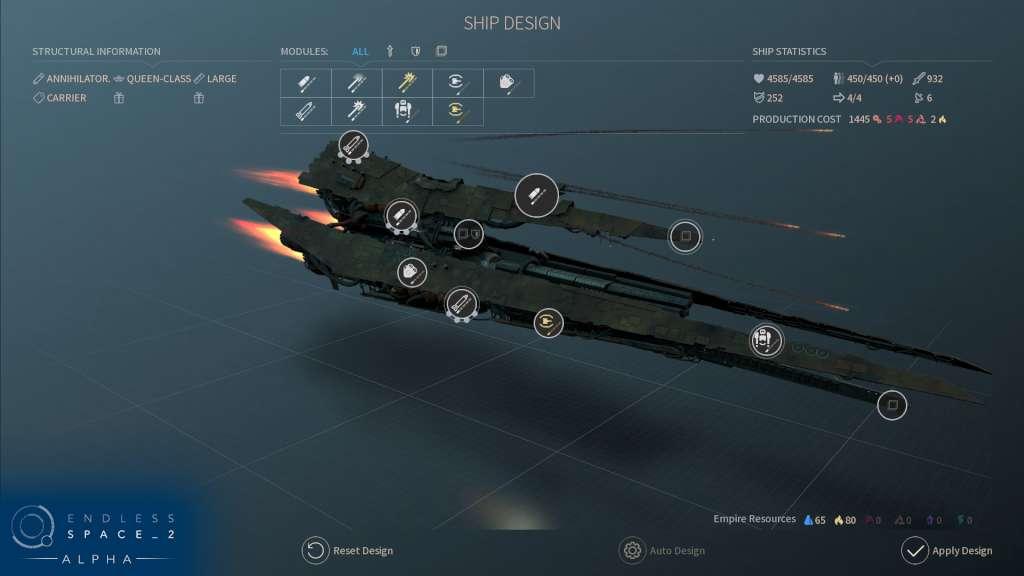Select the armor slot on the ship hull
The width and height of the screenshot is (1024, 576).
pos(411,271)
